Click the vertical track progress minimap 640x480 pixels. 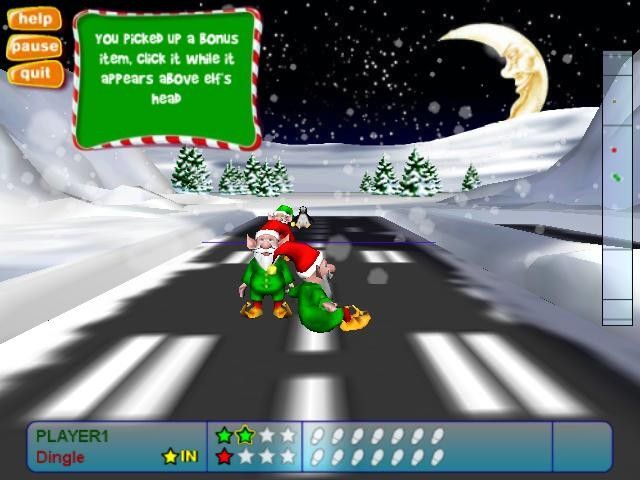click(617, 188)
